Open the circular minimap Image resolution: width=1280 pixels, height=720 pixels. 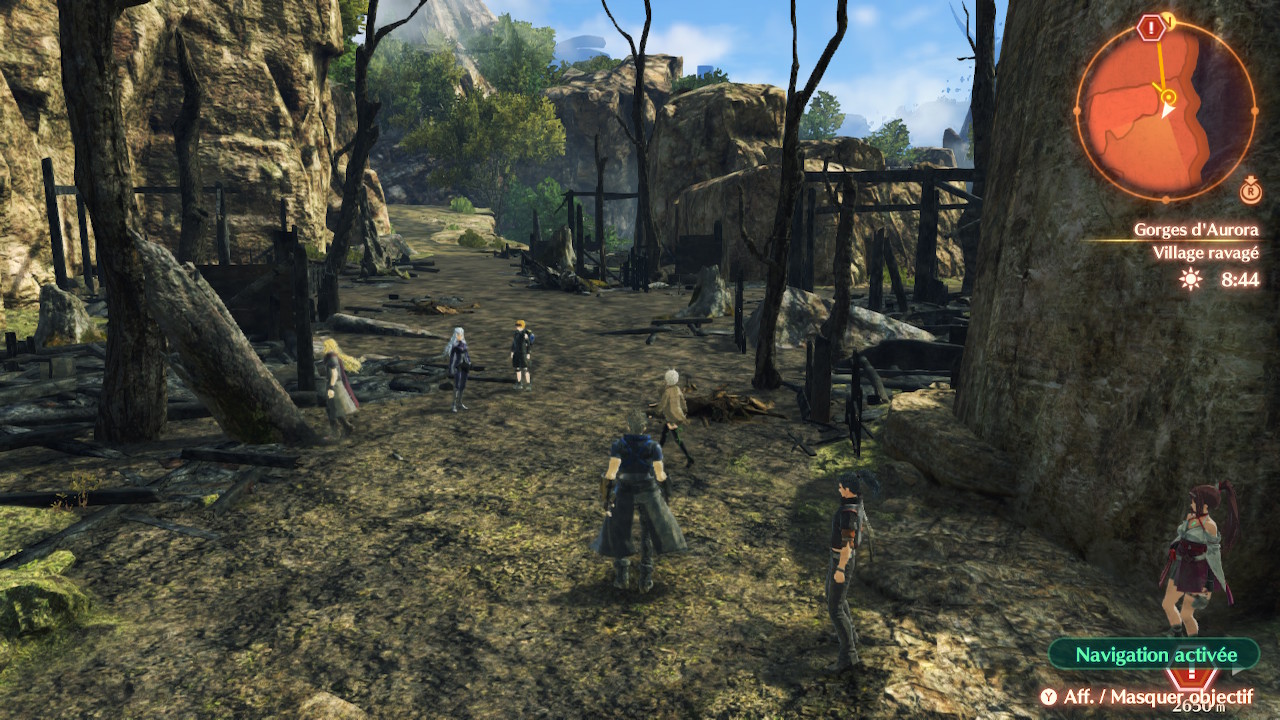tap(1165, 110)
